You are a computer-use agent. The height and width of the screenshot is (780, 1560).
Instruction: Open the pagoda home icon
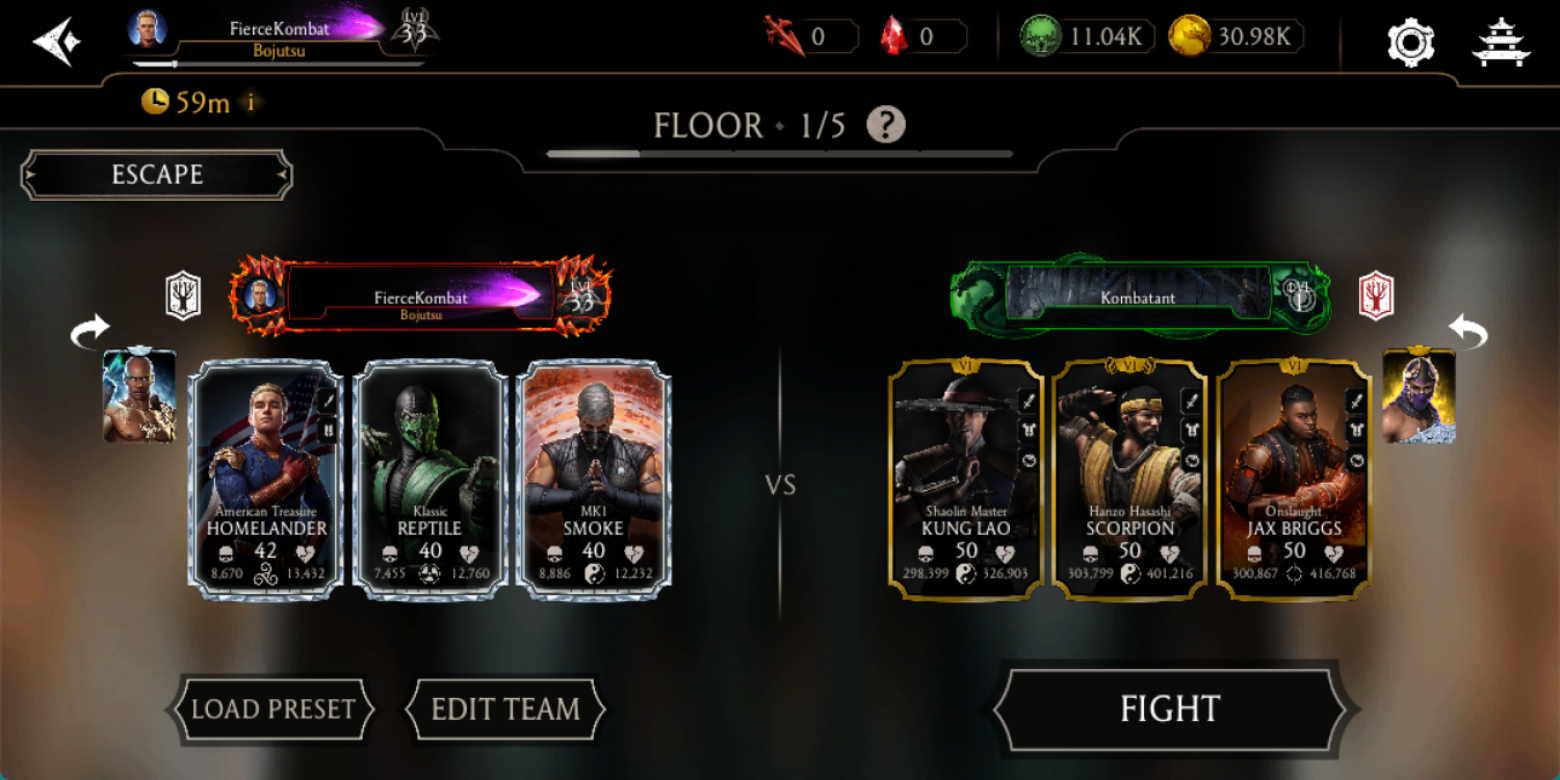pos(1501,42)
